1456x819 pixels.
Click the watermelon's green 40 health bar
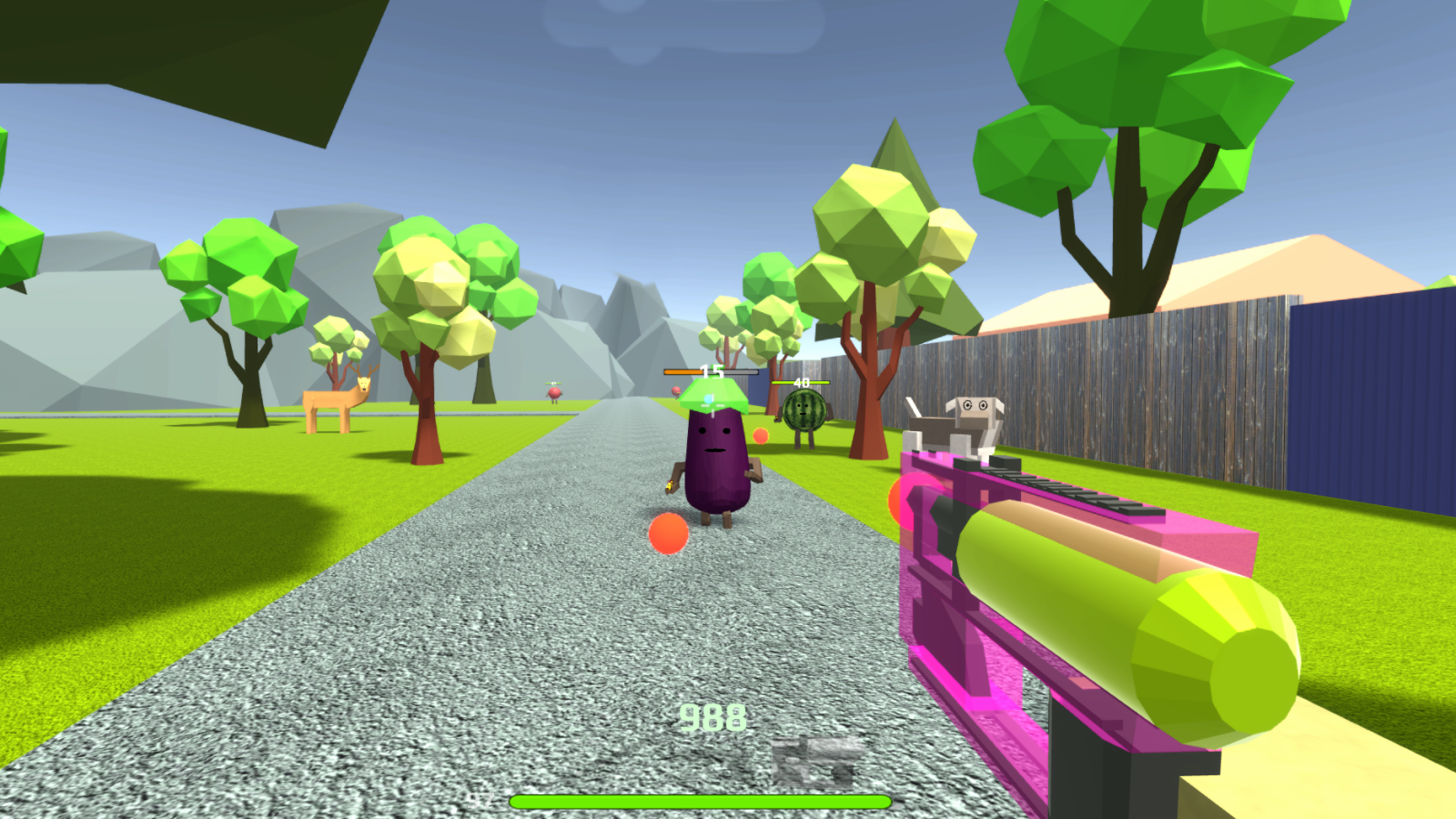(x=799, y=383)
